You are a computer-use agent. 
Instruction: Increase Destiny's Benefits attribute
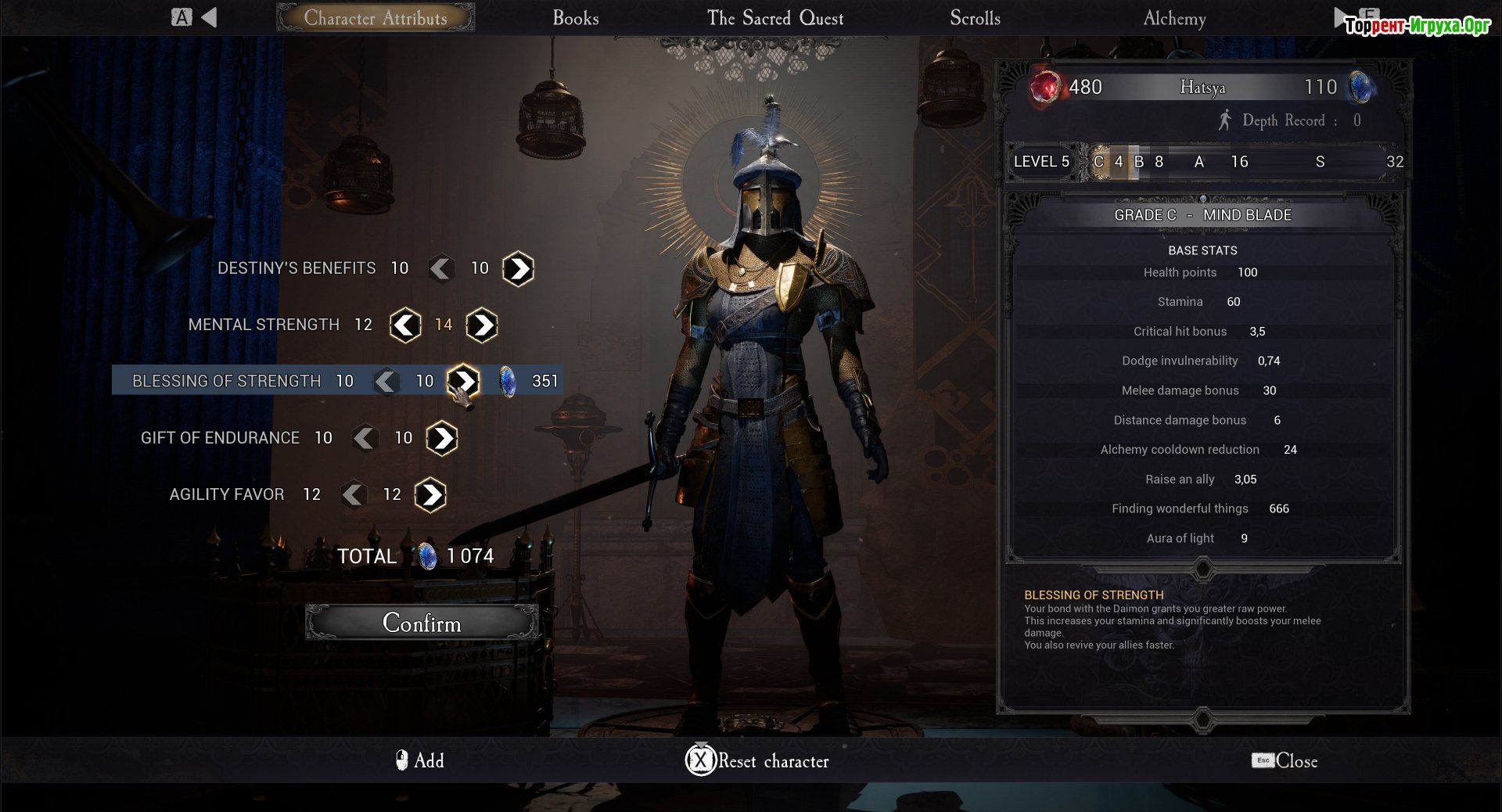(x=518, y=269)
